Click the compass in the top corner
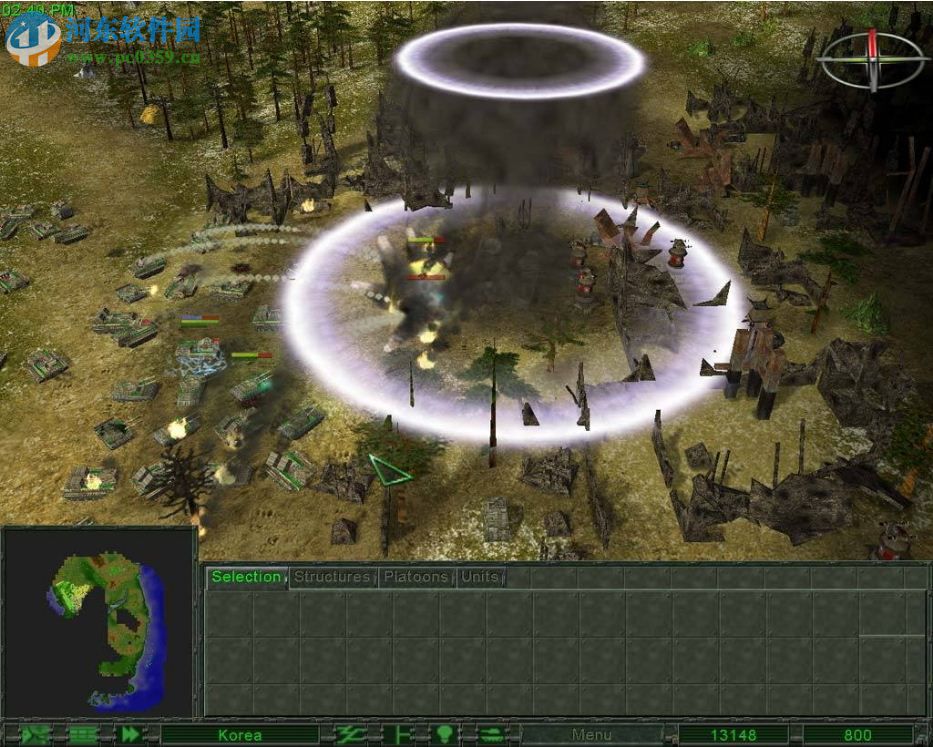The image size is (933, 747). coord(872,57)
